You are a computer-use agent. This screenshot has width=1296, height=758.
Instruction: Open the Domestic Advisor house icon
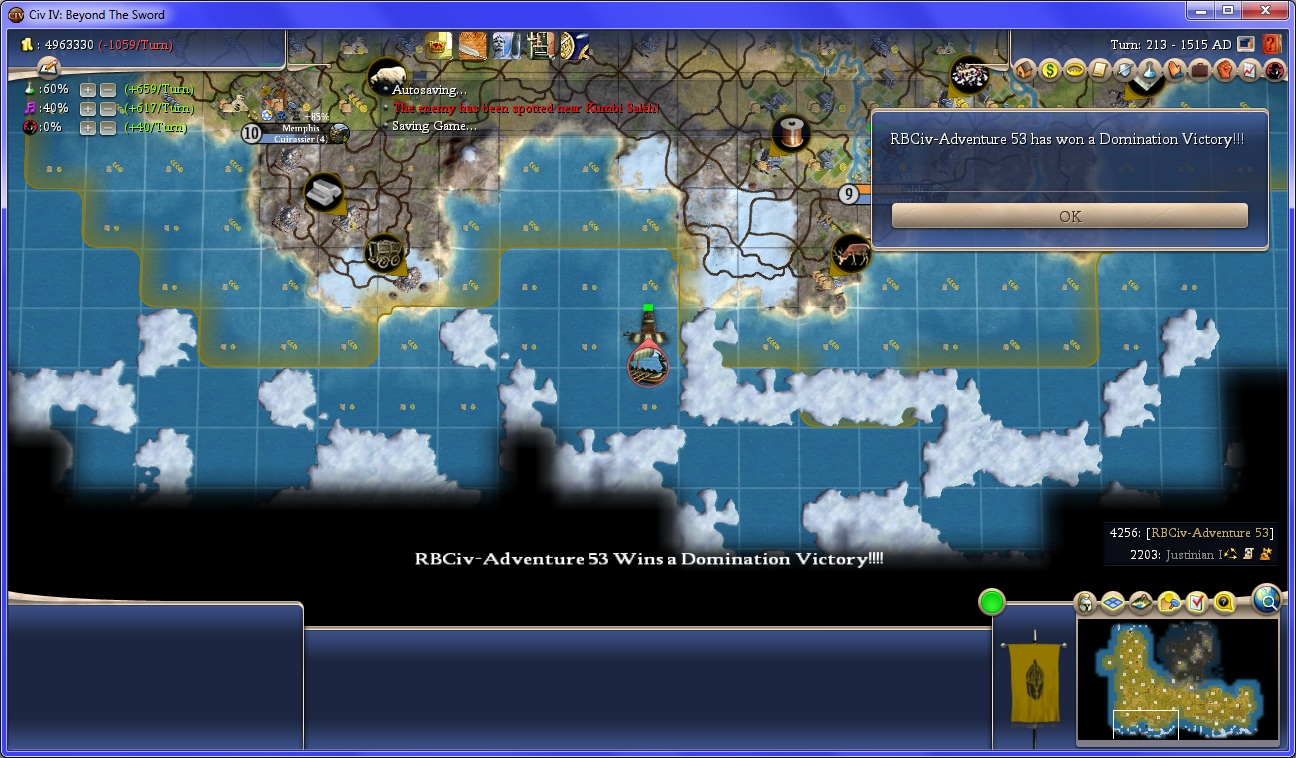1024,70
